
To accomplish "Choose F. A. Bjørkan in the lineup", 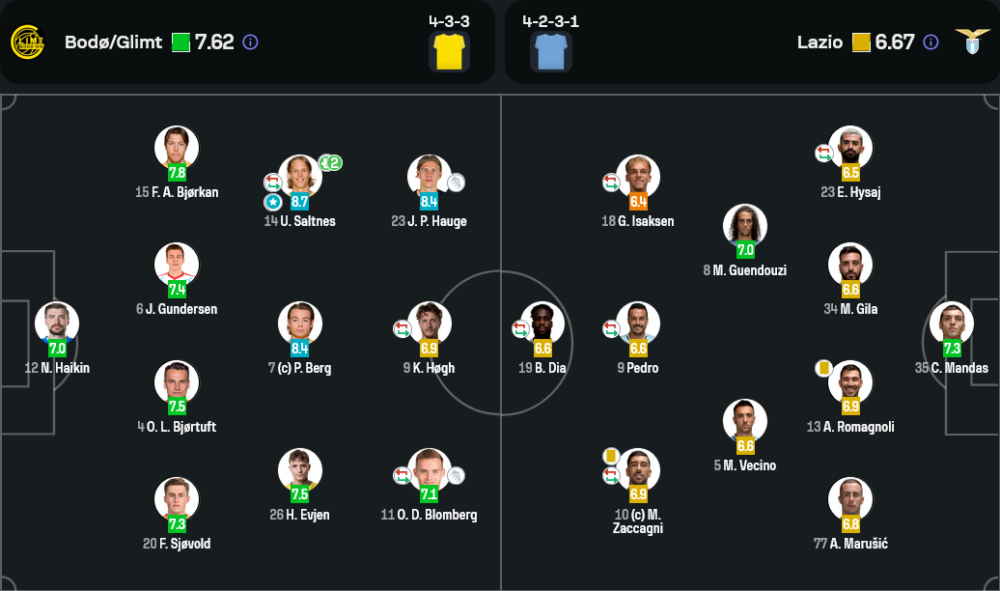I will [176, 148].
